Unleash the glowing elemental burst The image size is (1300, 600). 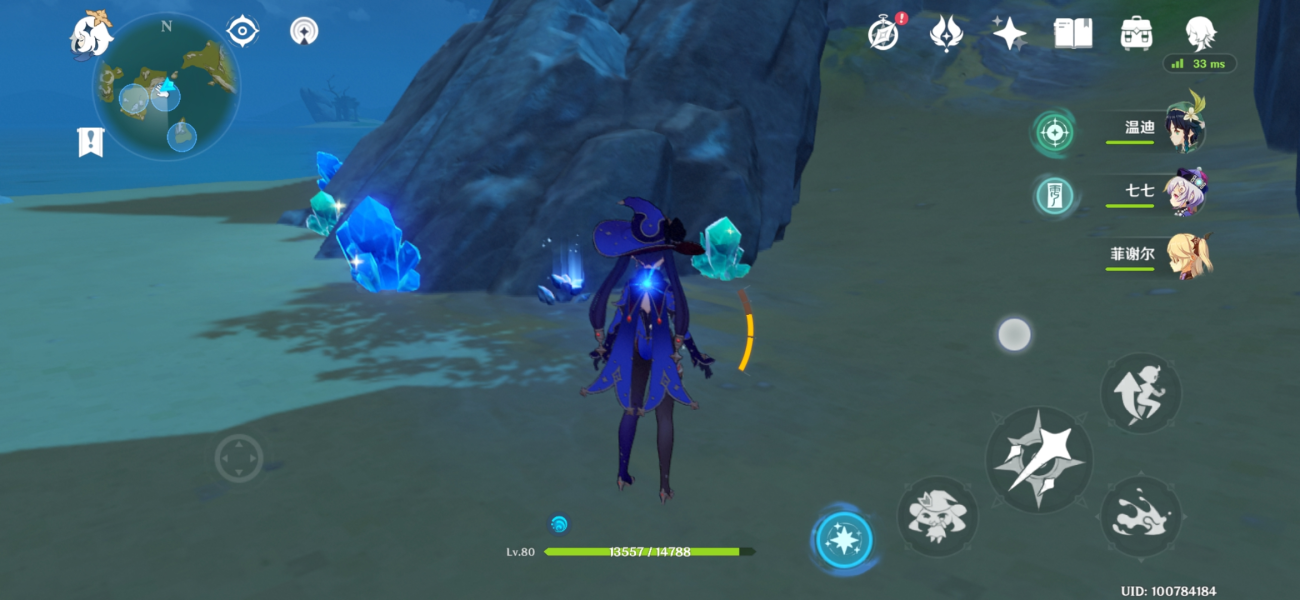[843, 541]
